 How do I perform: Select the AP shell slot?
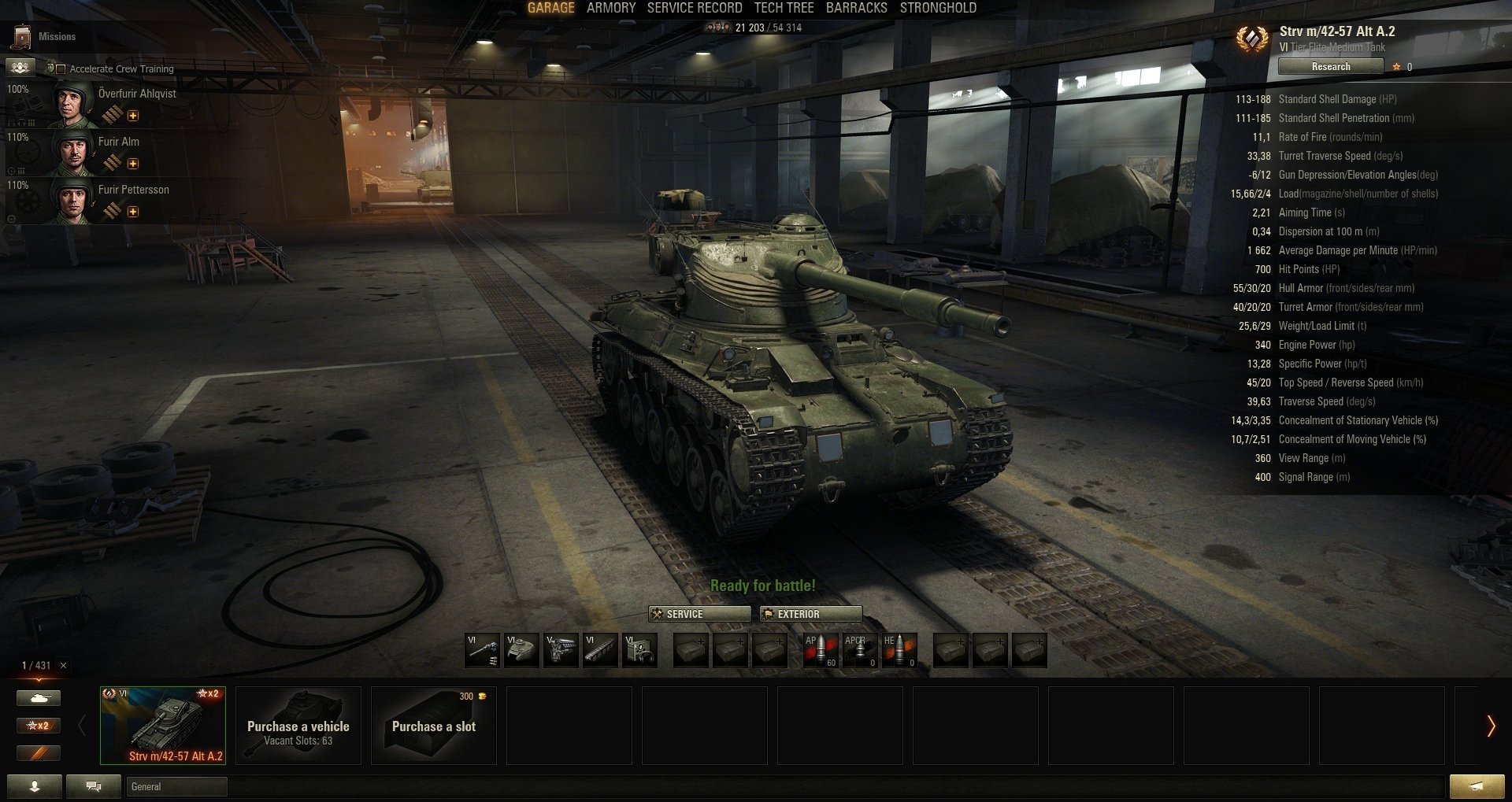(820, 651)
